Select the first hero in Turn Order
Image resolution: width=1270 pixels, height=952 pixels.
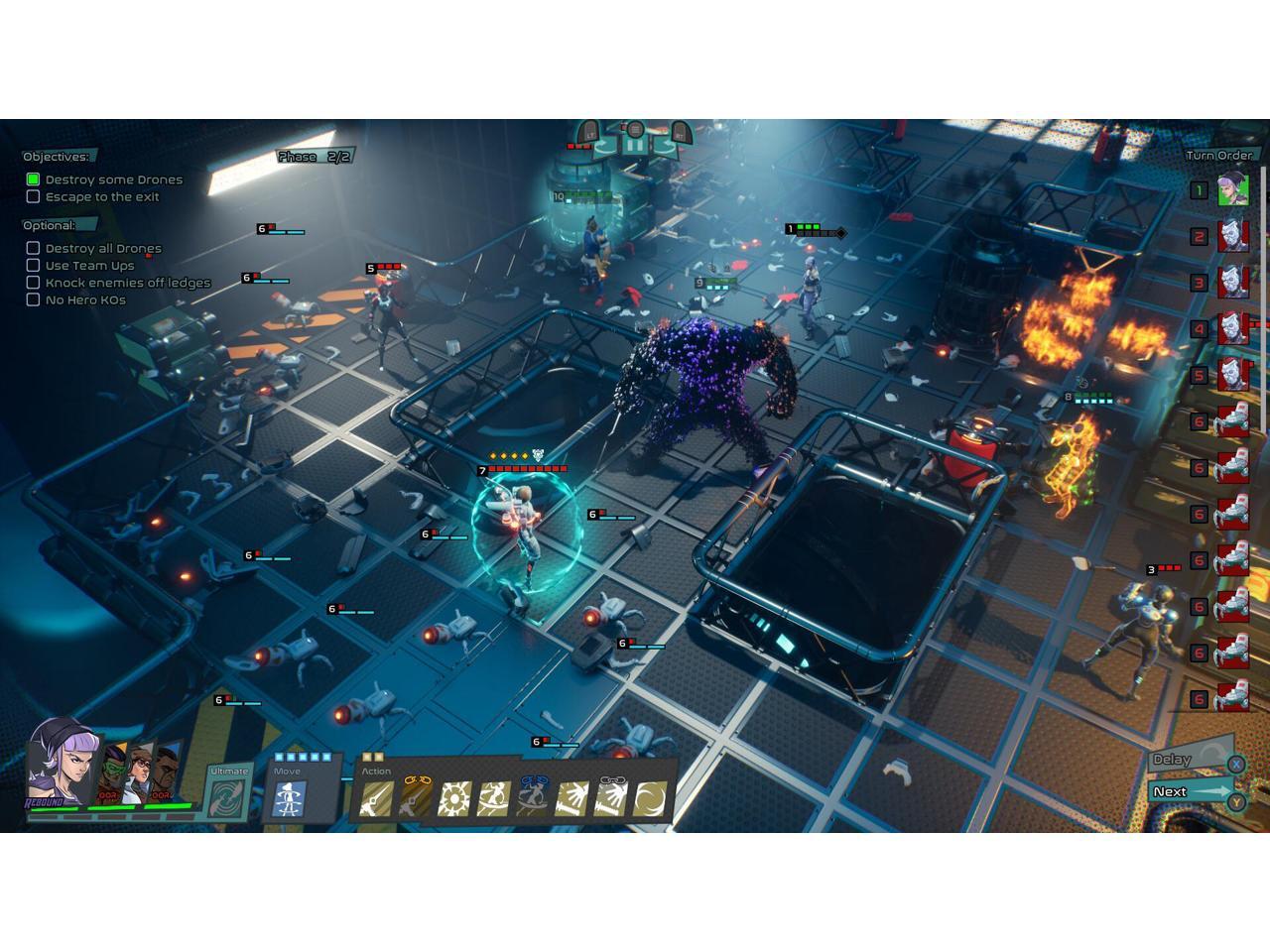(x=1232, y=189)
